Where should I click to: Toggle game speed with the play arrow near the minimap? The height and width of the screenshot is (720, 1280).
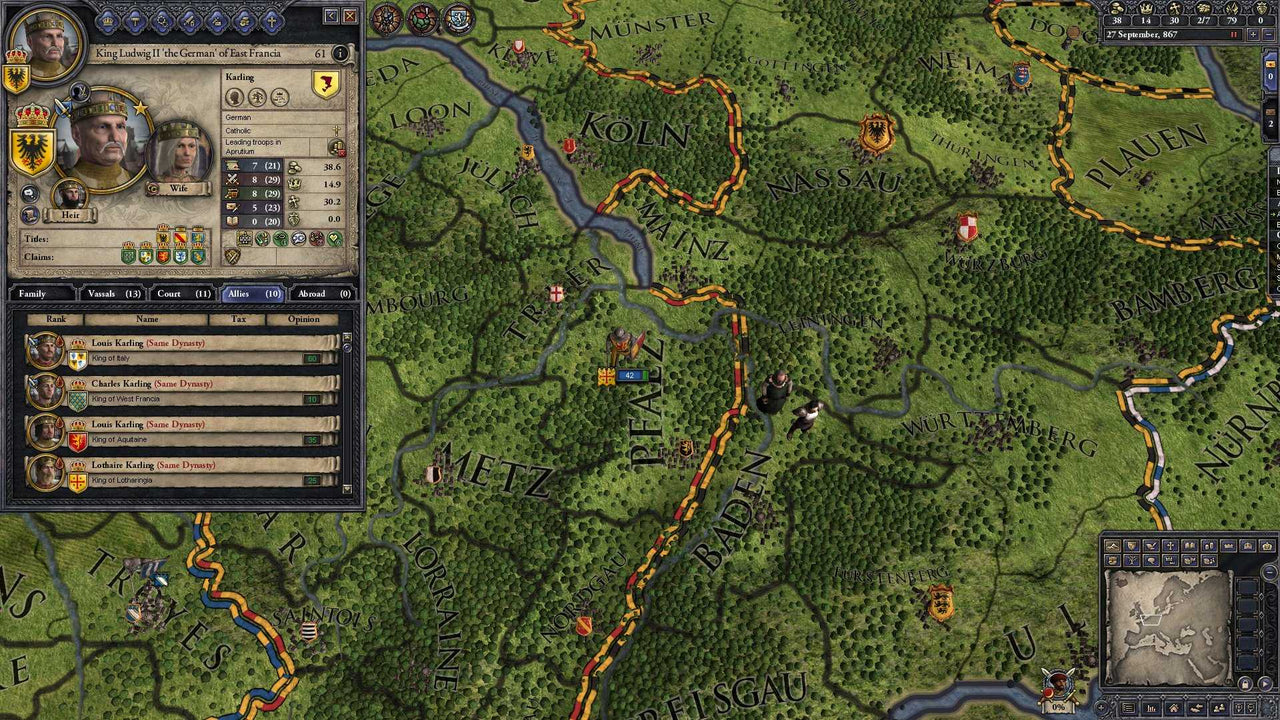click(x=1265, y=682)
